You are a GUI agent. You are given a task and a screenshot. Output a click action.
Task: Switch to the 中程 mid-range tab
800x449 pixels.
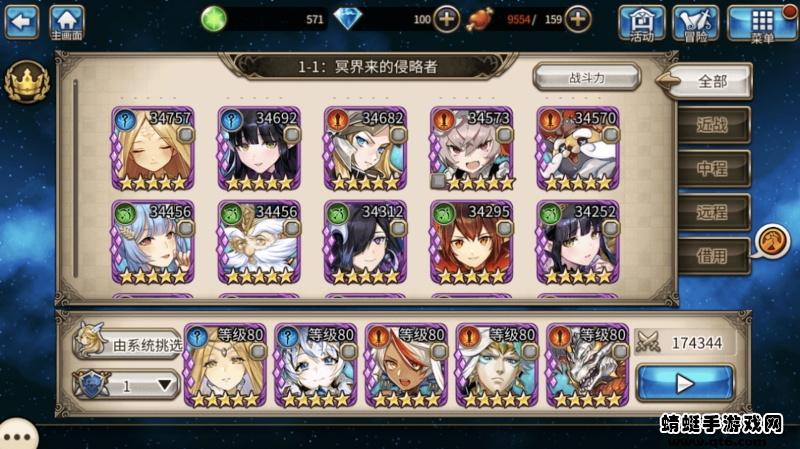click(712, 168)
